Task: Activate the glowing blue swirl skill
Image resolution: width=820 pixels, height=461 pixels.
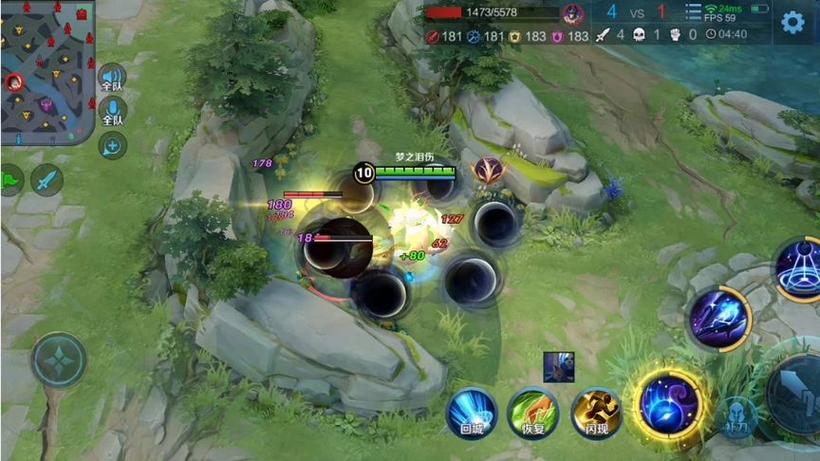Action: [668, 403]
